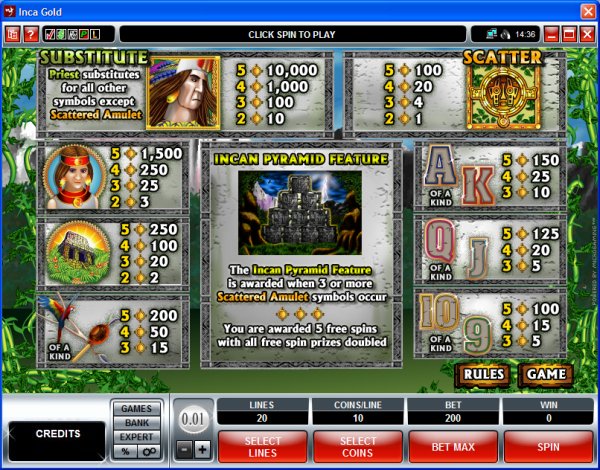600x470 pixels.
Task: Switch to EXPERT mode
Action: (x=137, y=436)
